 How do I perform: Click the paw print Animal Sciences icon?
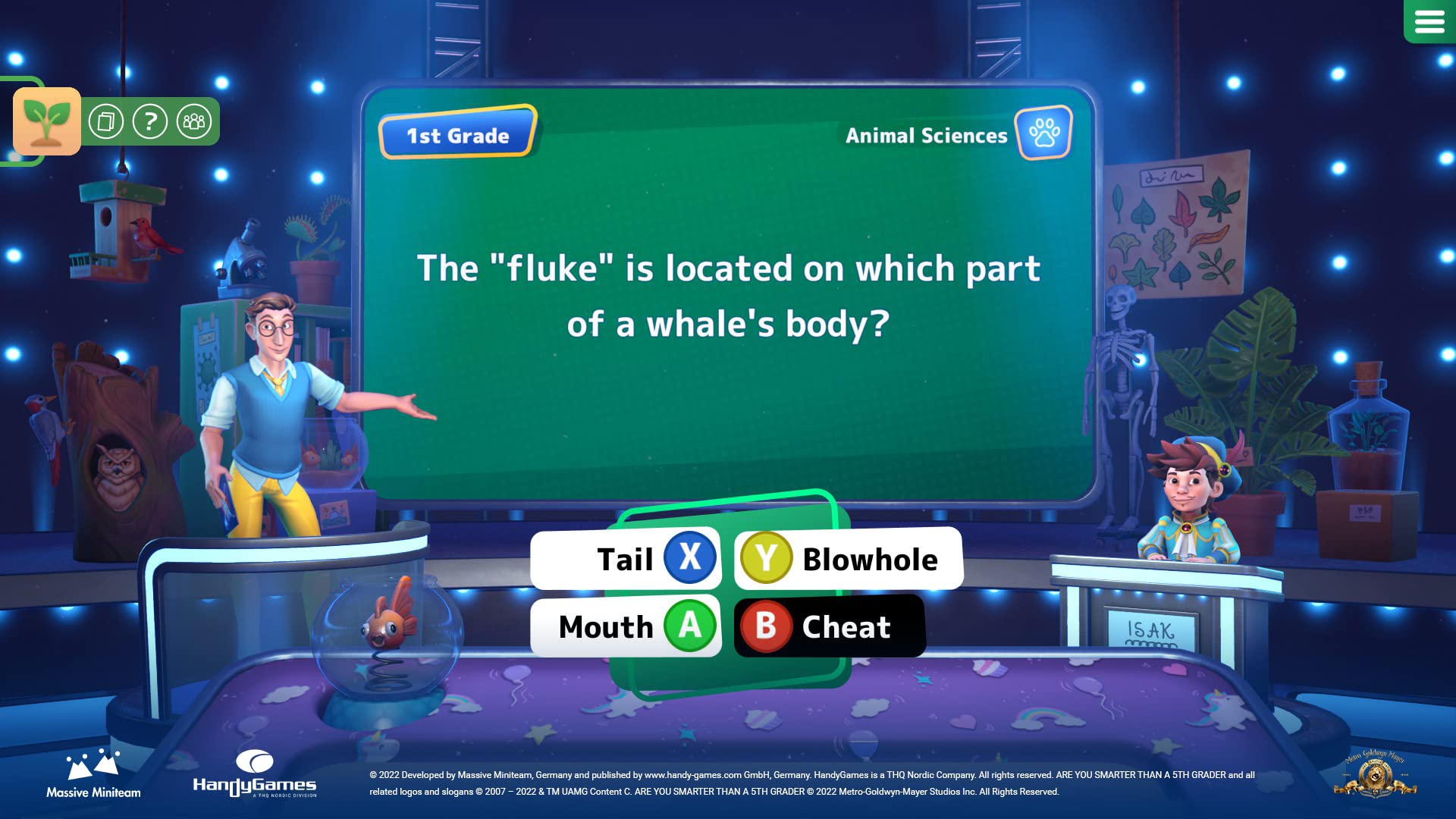(x=1043, y=134)
